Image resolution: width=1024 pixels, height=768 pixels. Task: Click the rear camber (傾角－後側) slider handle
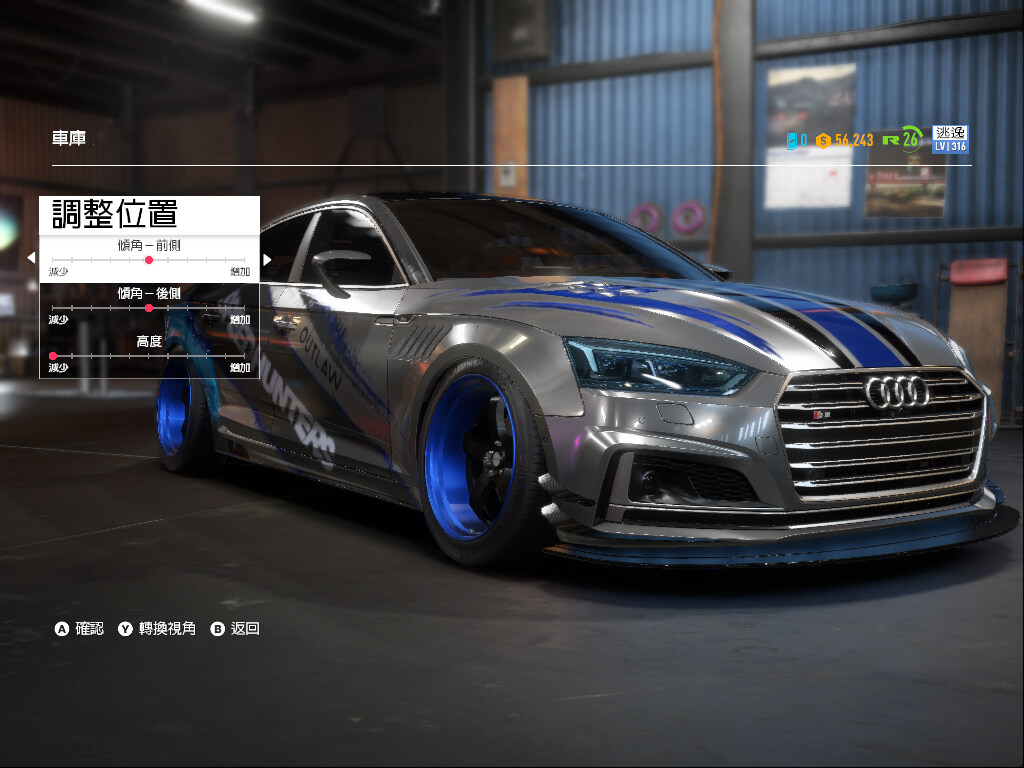[x=149, y=308]
